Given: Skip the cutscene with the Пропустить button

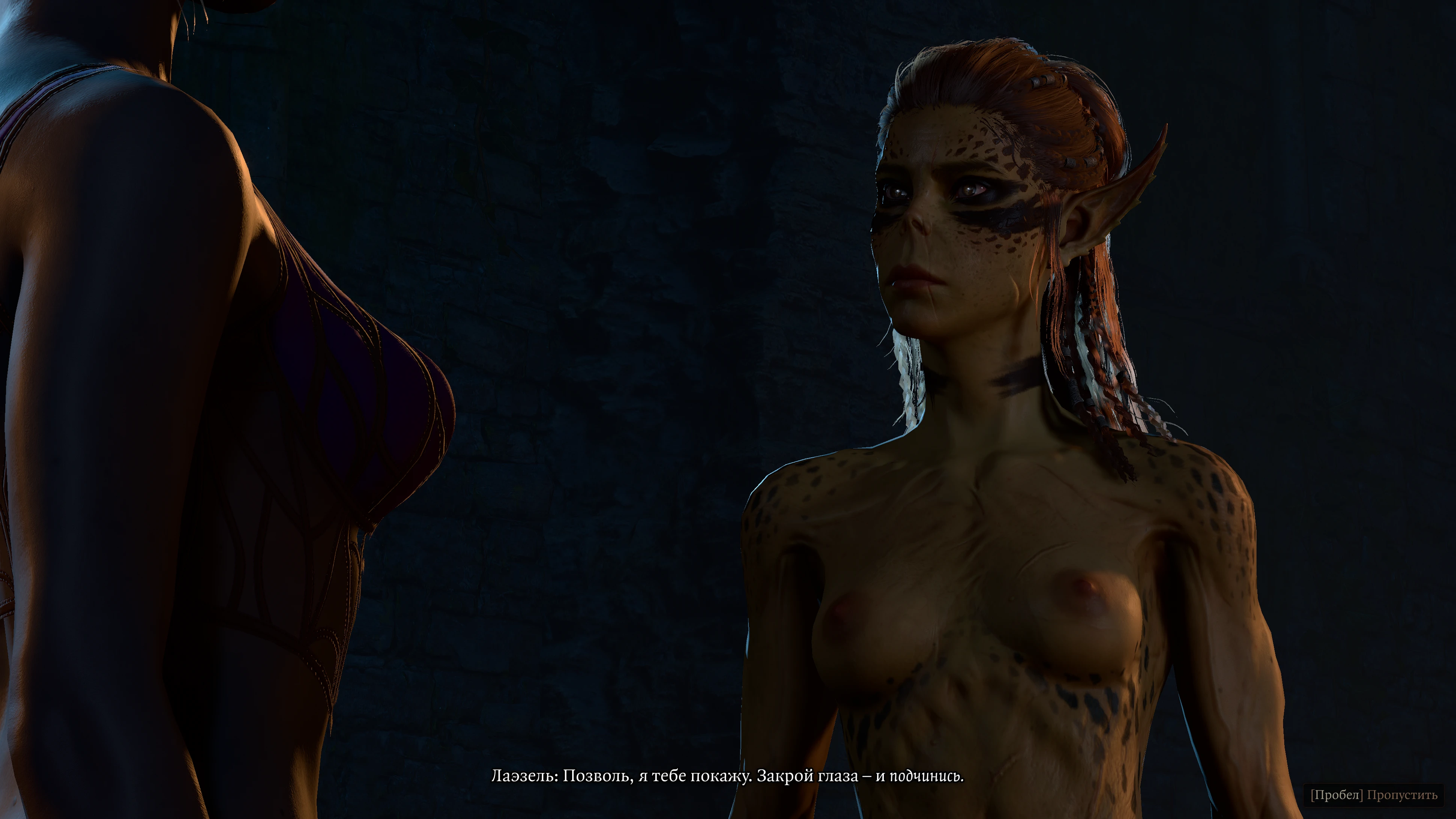Looking at the screenshot, I should [x=1373, y=795].
